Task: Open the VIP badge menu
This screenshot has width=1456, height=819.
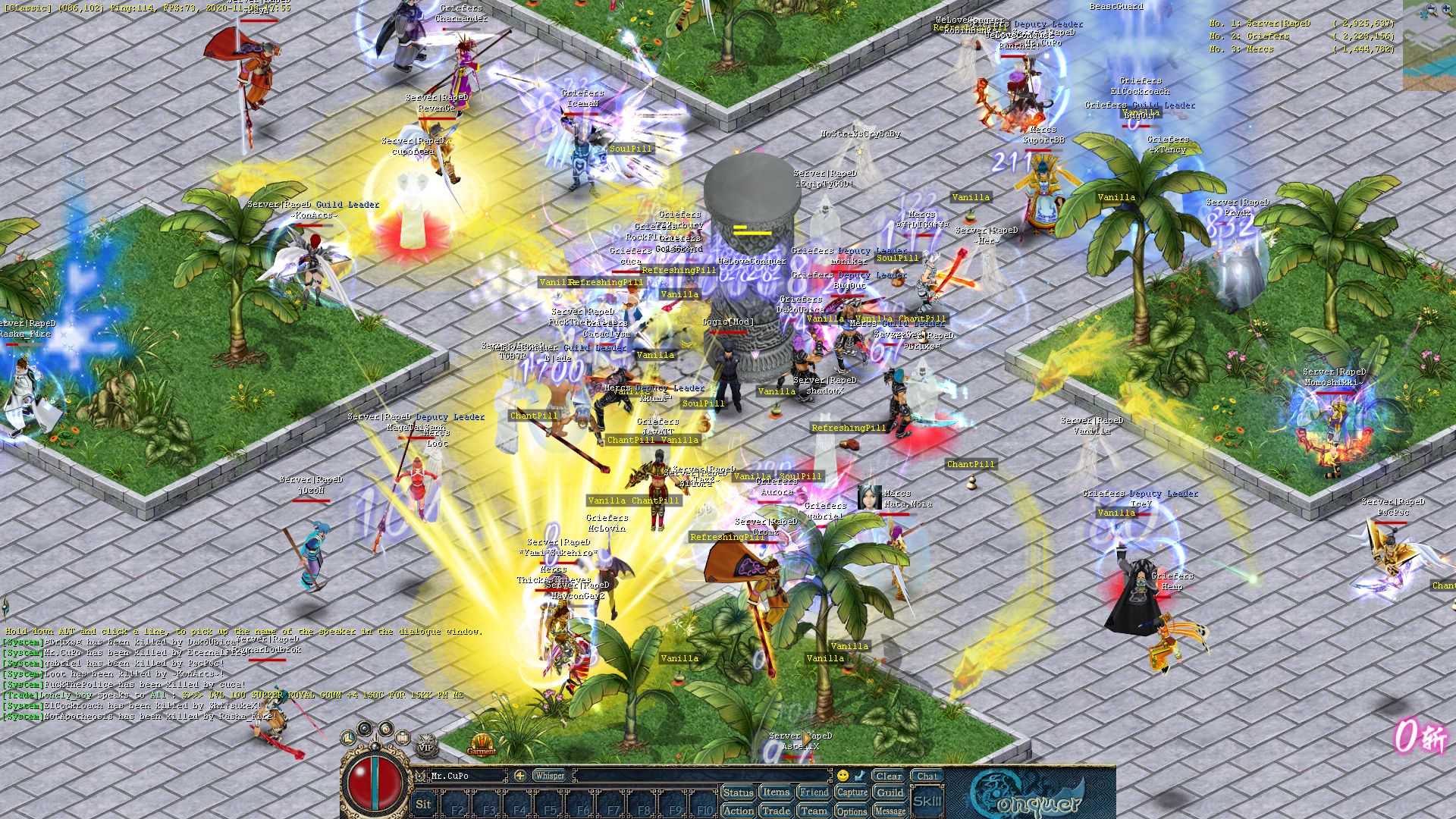Action: 425,746
